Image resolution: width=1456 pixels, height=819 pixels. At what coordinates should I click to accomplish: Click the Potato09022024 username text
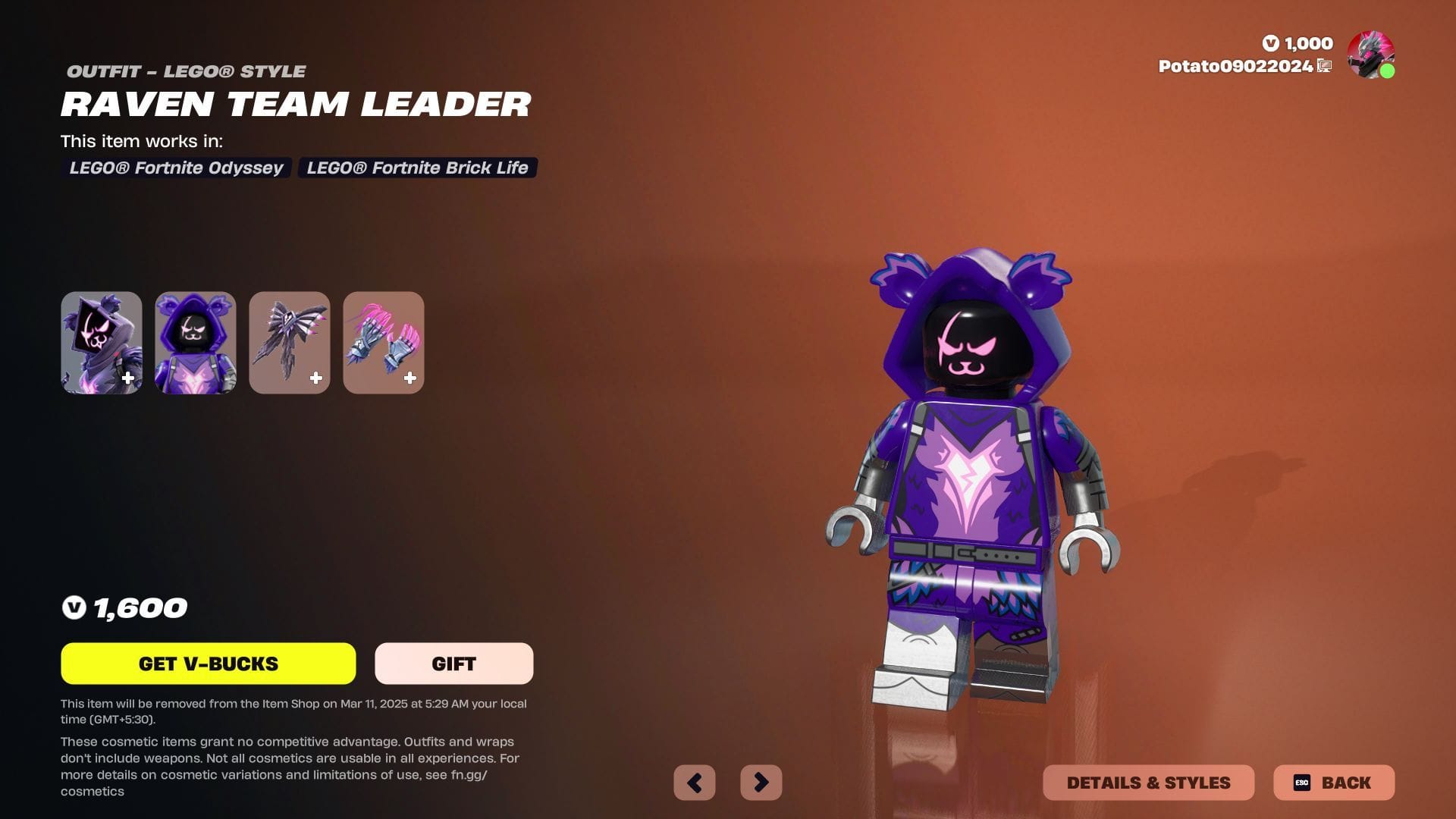[1236, 66]
